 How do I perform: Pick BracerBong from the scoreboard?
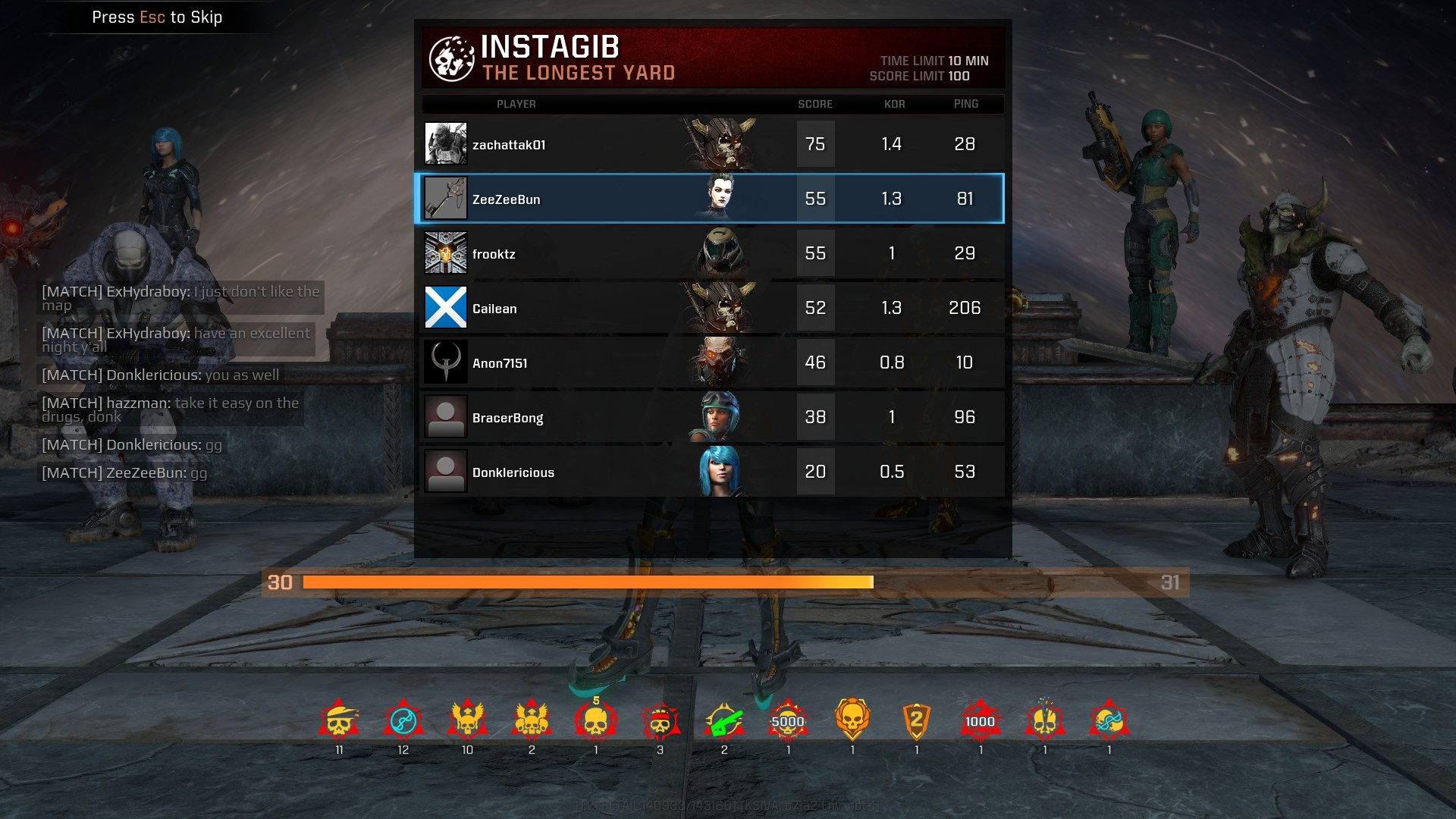coord(713,417)
